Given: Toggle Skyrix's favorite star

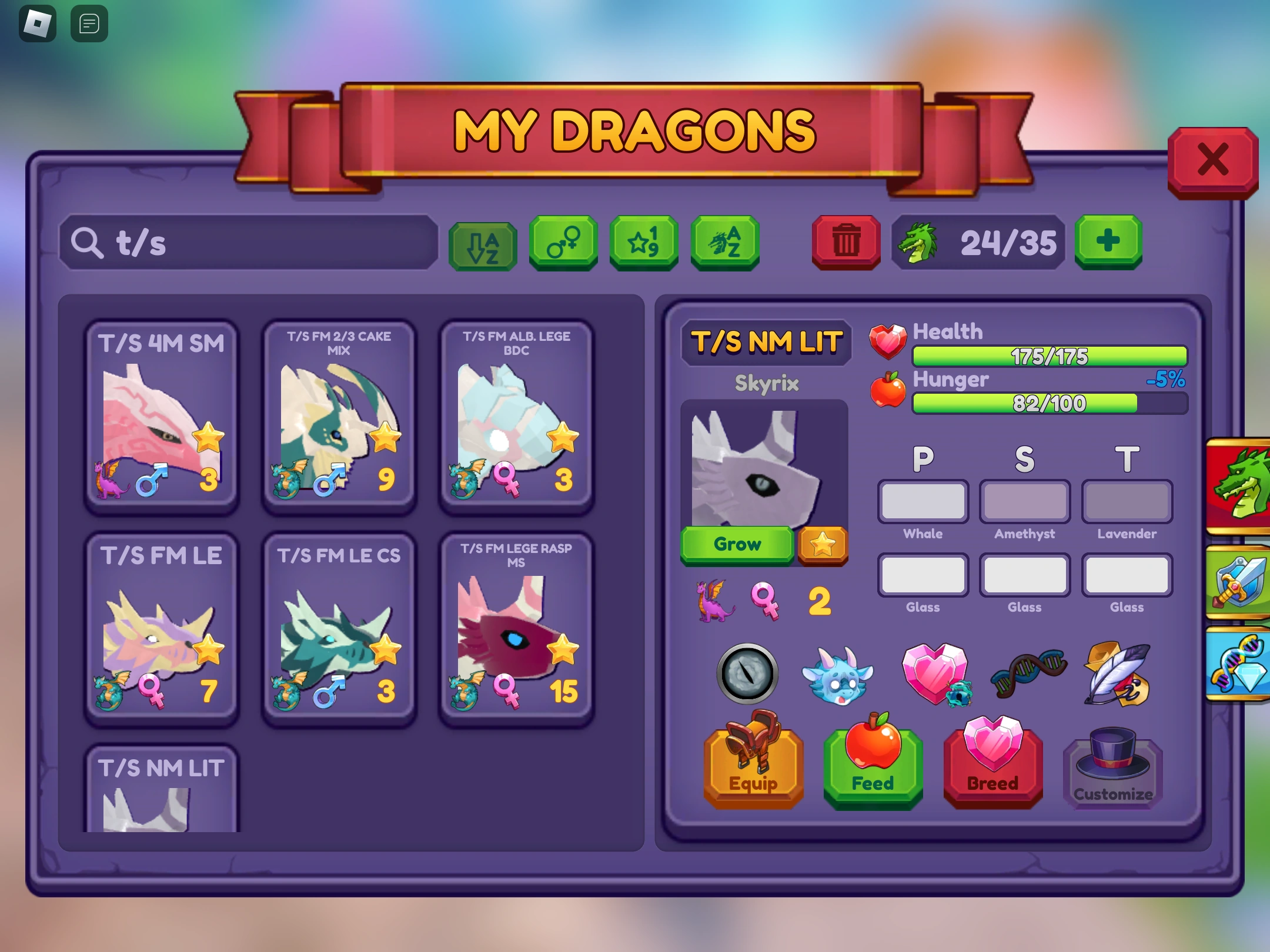Looking at the screenshot, I should click(x=823, y=545).
